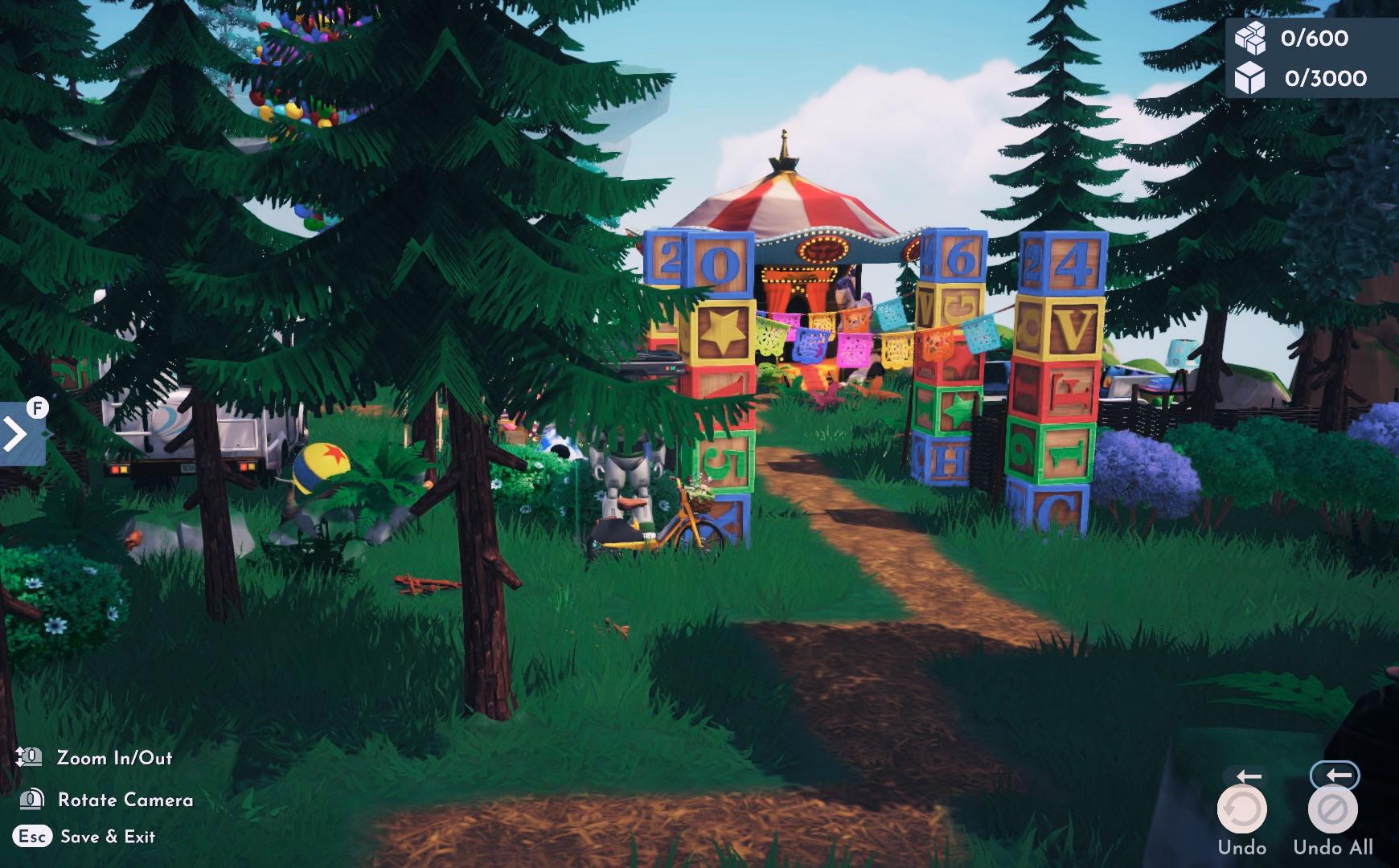This screenshot has width=1399, height=868.
Task: Click the back-arrow key prompt above Undo
Action: 1249,775
